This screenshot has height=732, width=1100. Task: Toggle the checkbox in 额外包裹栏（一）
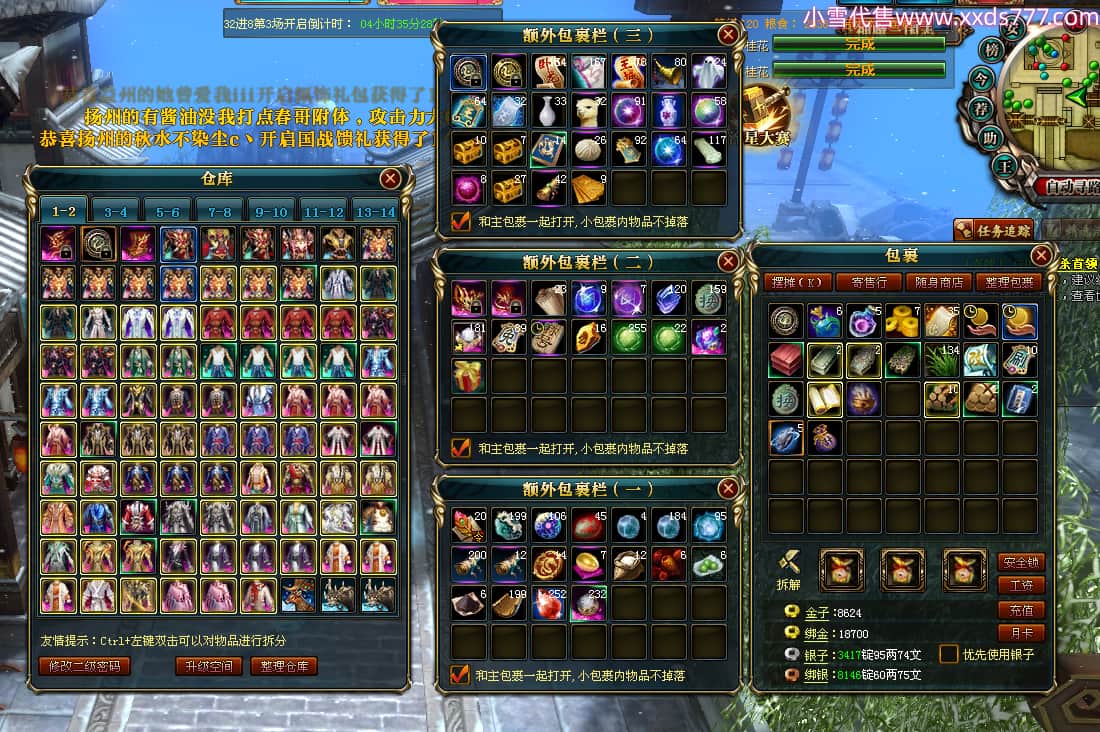[461, 675]
